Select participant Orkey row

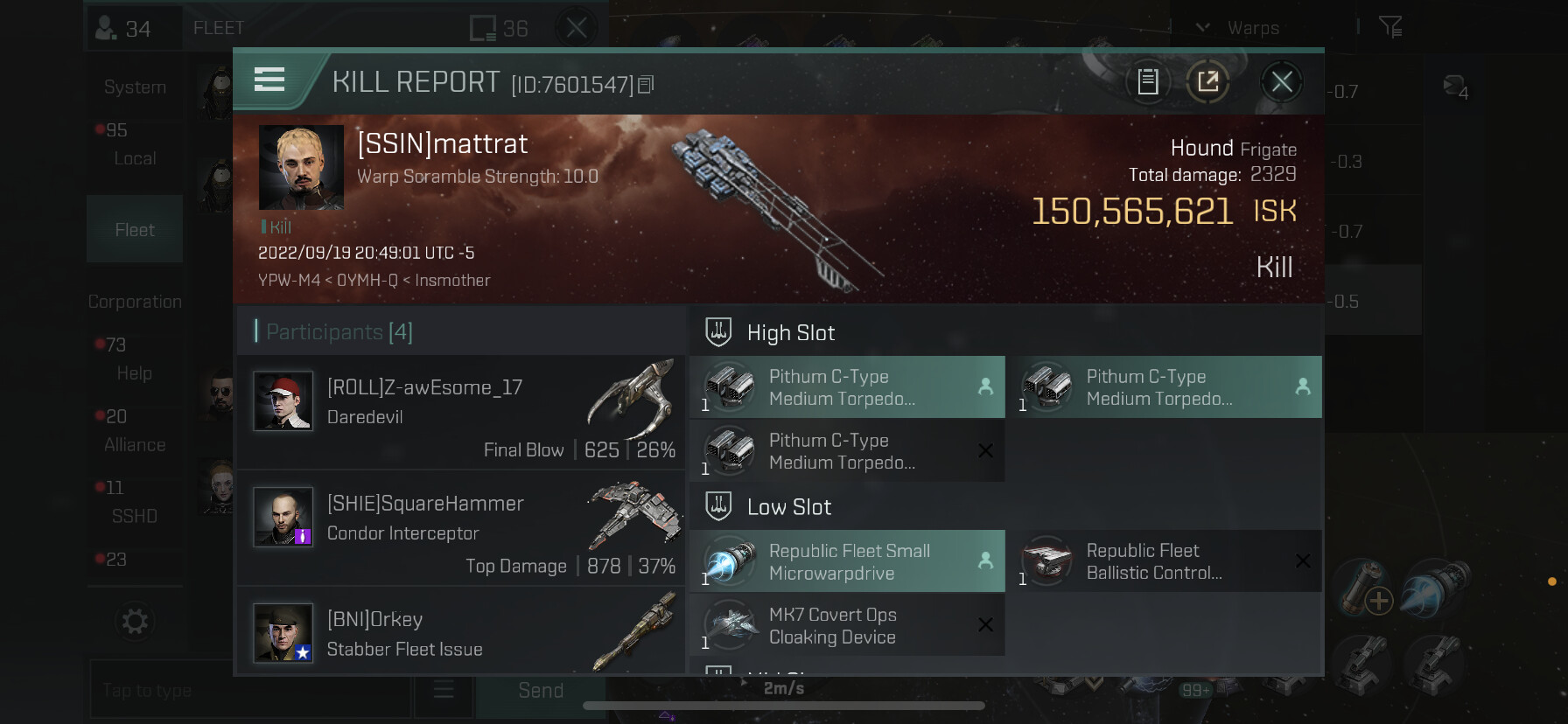(461, 632)
